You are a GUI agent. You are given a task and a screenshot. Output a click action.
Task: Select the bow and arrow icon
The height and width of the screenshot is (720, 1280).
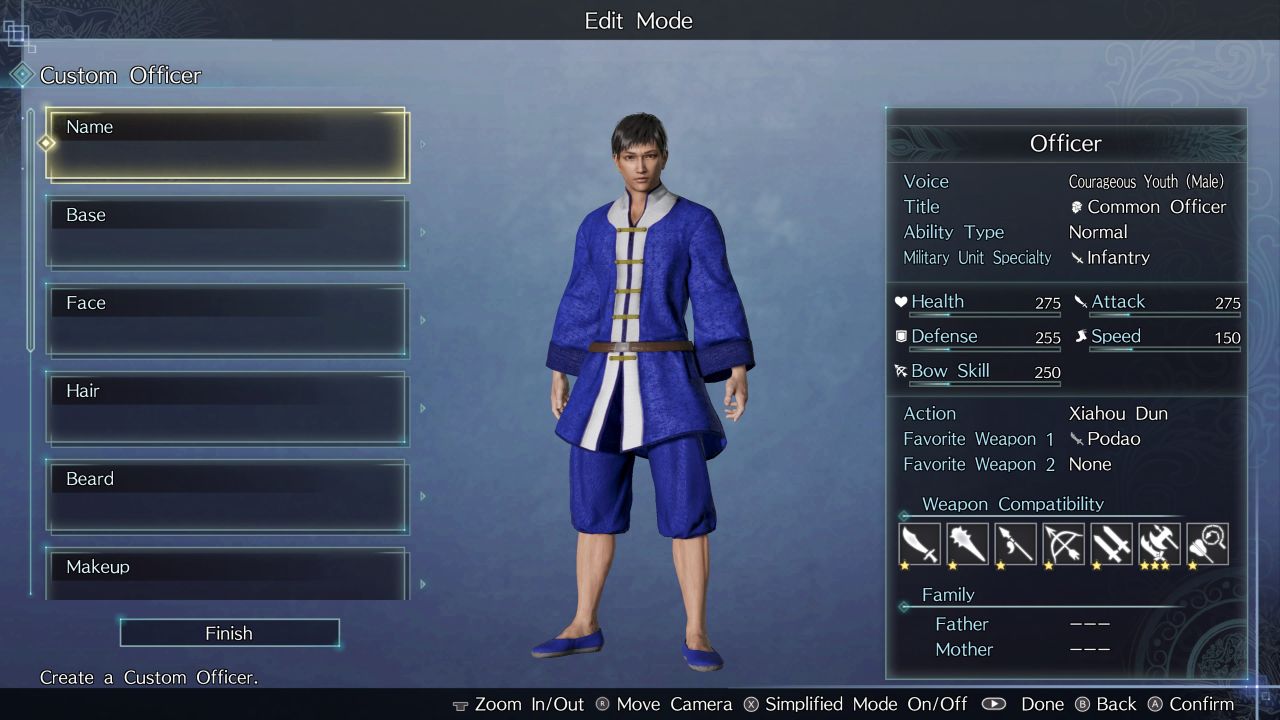pyautogui.click(x=1063, y=544)
